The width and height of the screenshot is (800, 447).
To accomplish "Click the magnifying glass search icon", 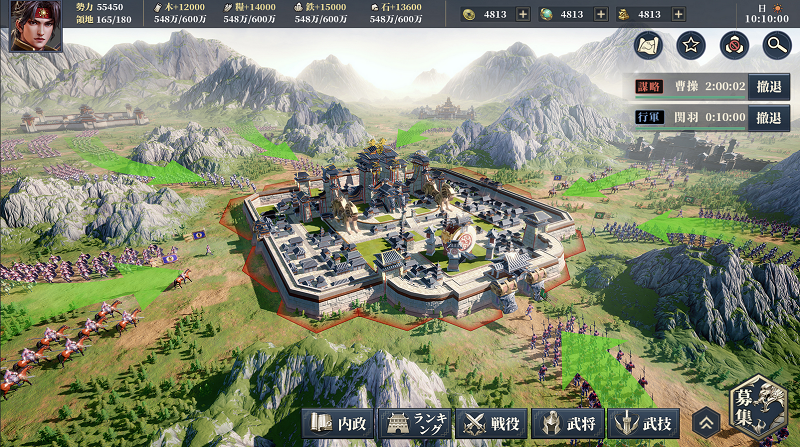I will (x=776, y=44).
